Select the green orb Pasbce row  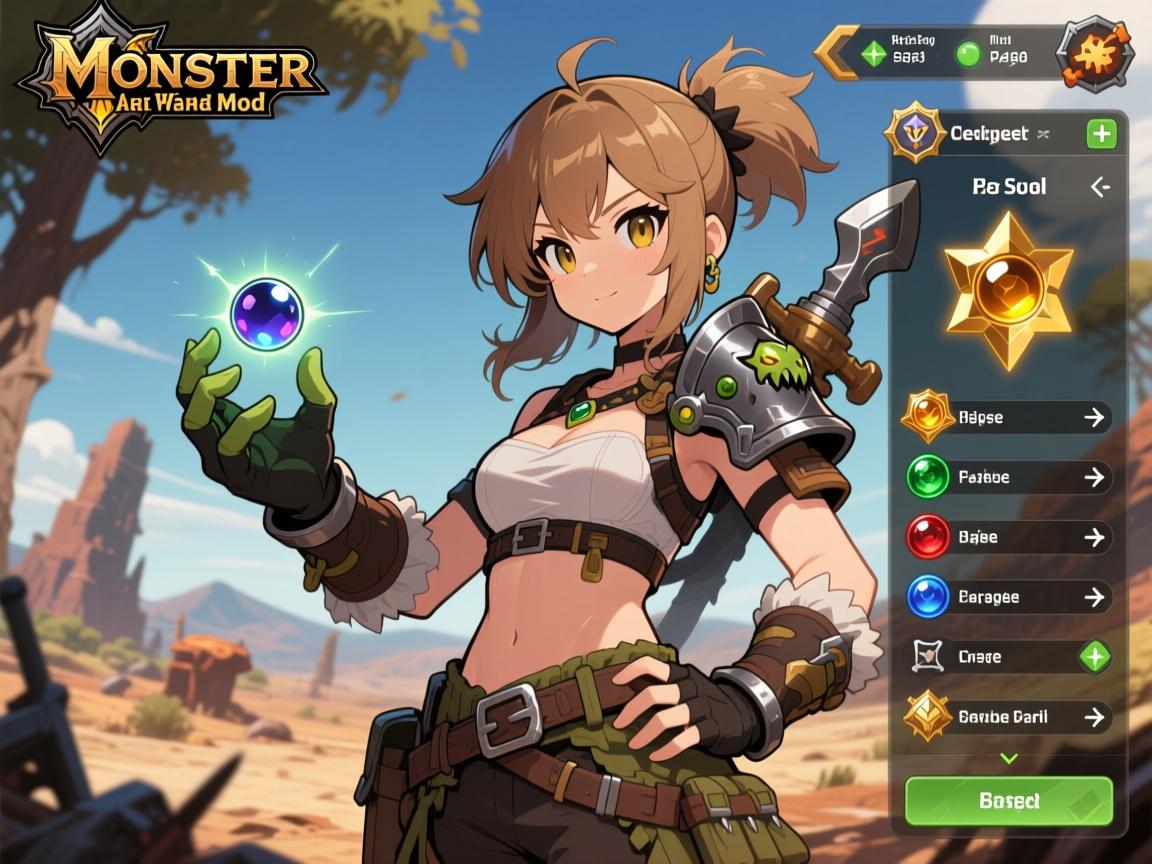(x=1008, y=477)
